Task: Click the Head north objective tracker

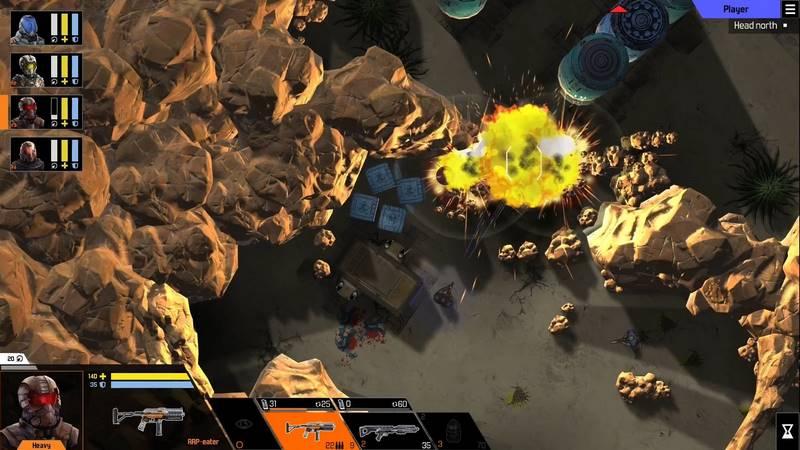Action: point(758,25)
